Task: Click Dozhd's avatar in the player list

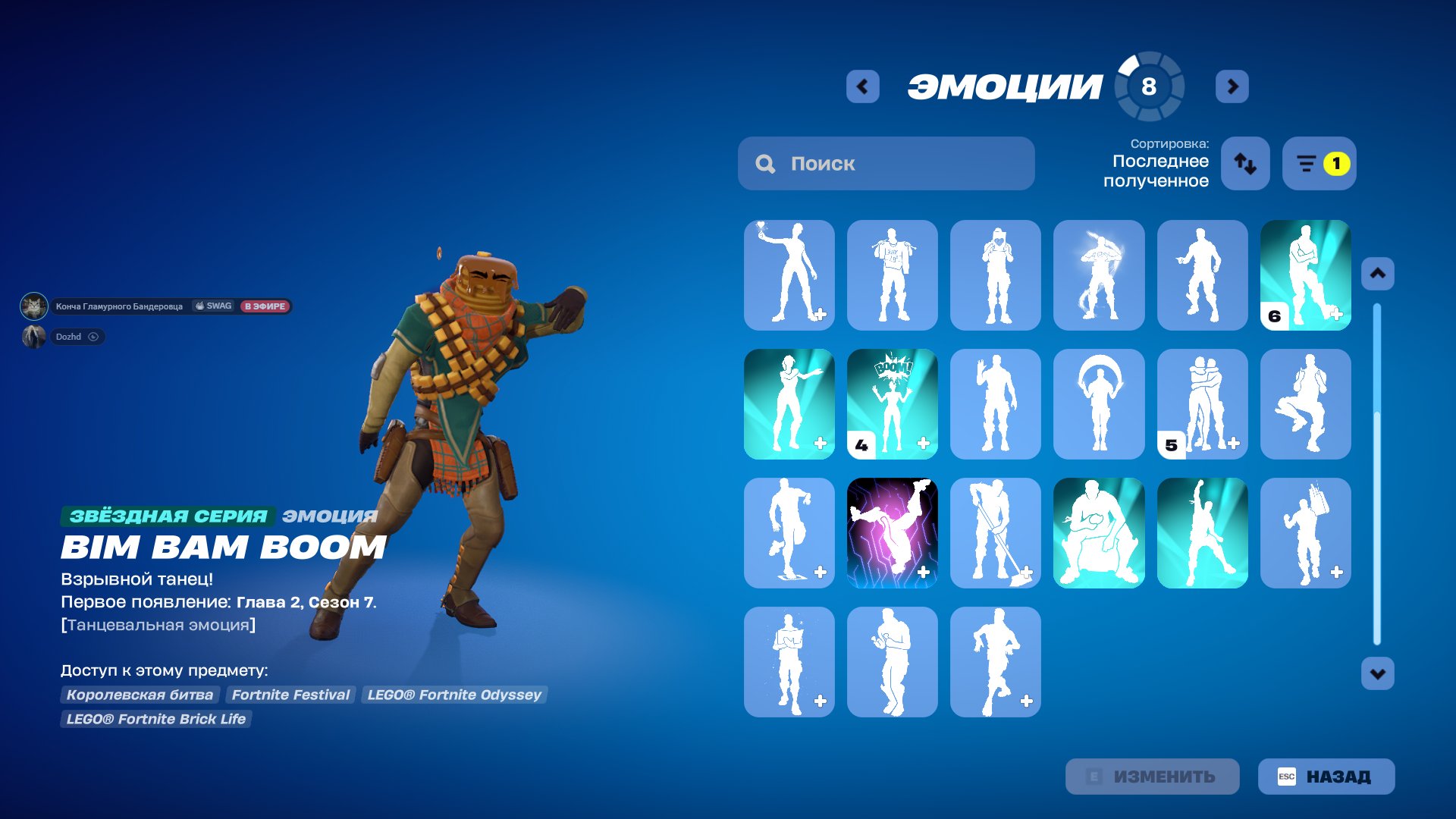Action: pos(33,337)
